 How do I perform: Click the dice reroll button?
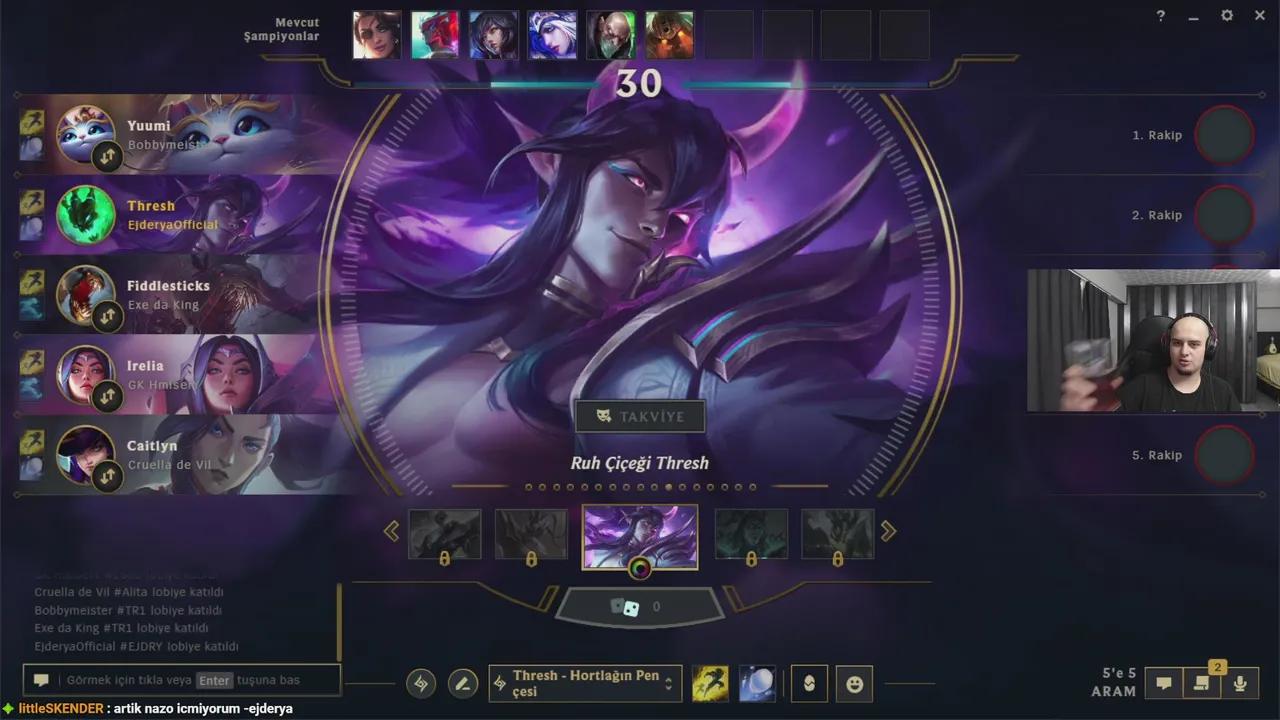click(x=640, y=607)
